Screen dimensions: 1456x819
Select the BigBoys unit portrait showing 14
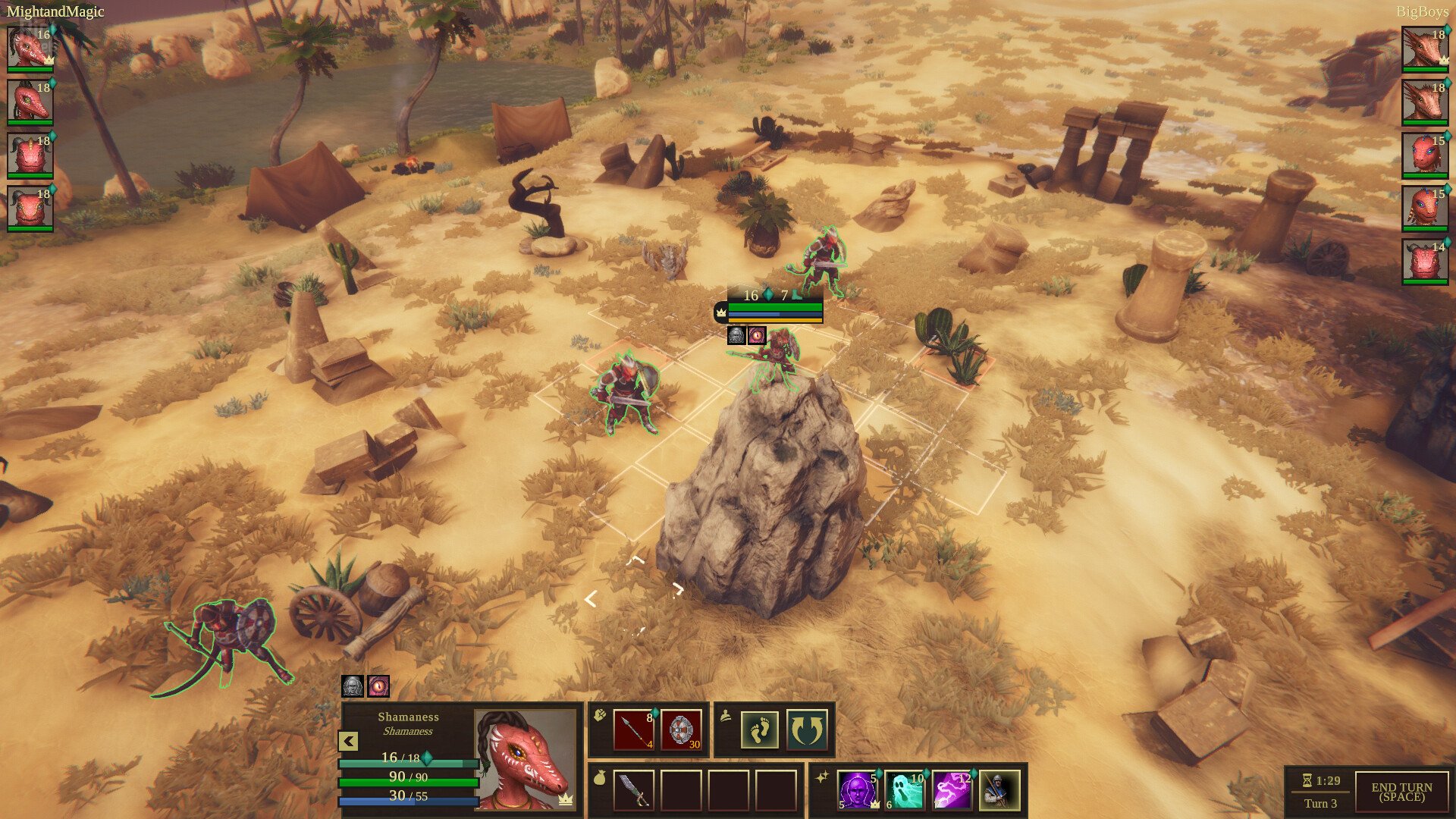(1425, 261)
